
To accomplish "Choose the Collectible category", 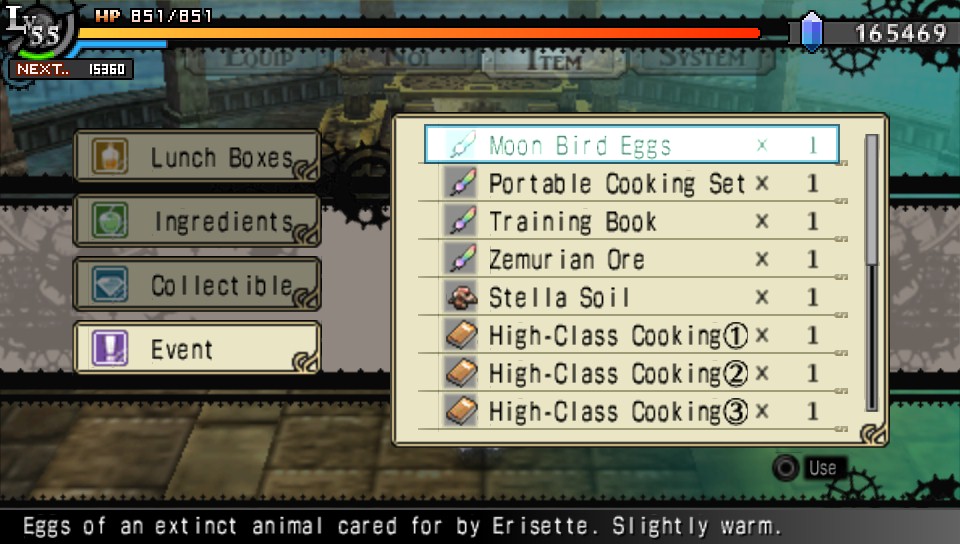I will pyautogui.click(x=197, y=285).
